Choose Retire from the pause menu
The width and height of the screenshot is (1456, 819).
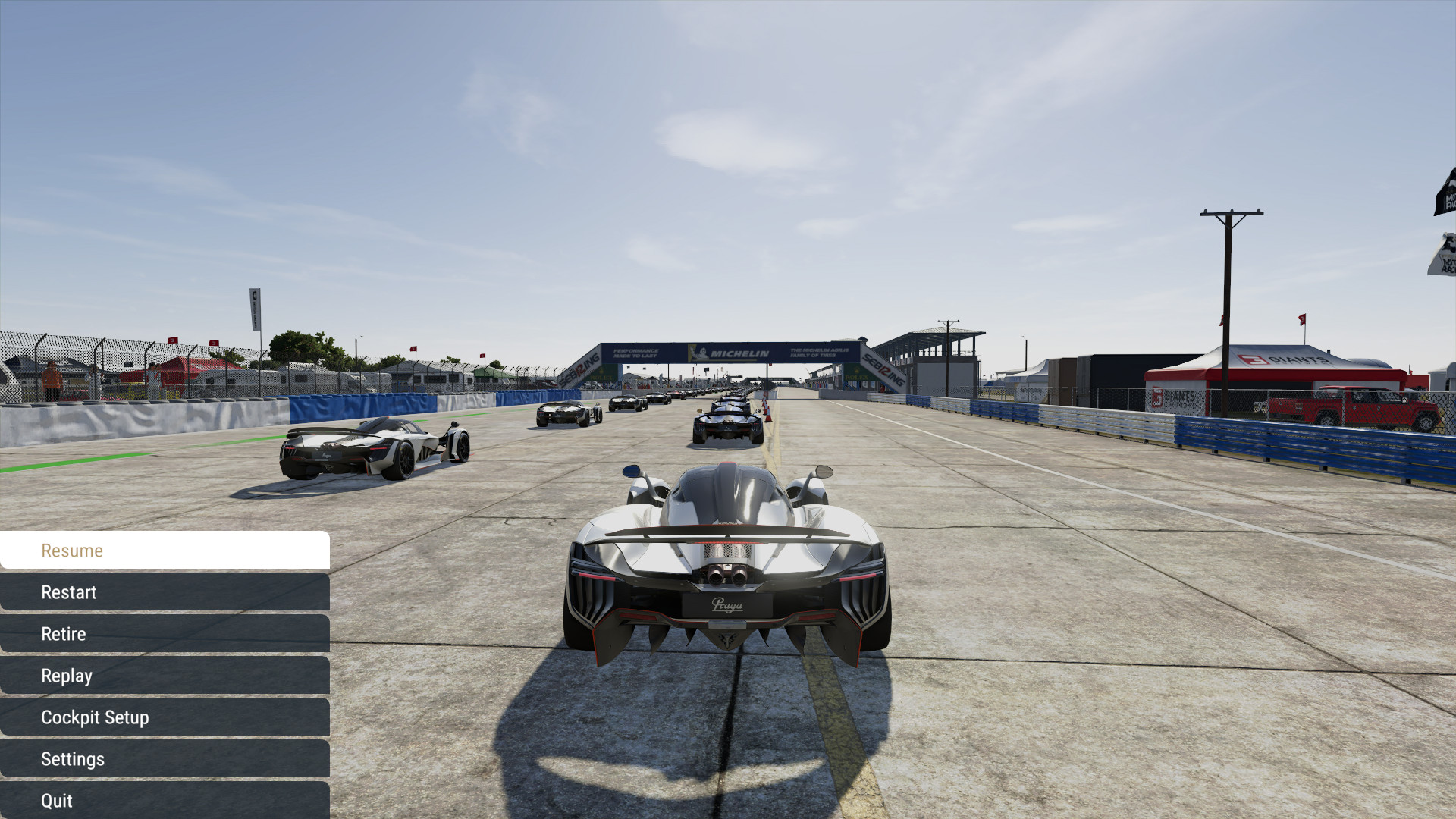click(165, 634)
